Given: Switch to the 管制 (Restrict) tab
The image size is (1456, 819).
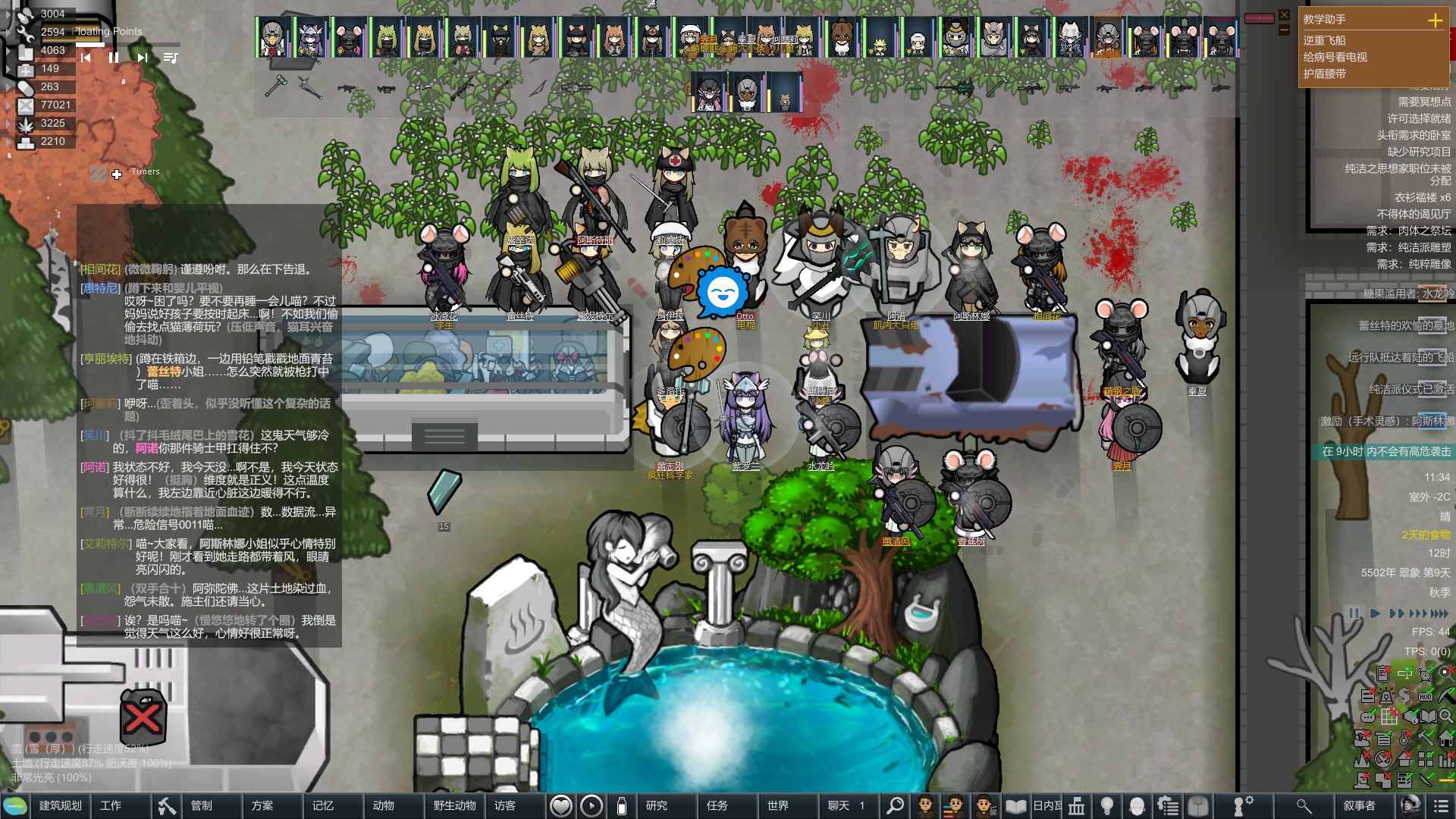Looking at the screenshot, I should pos(202,805).
